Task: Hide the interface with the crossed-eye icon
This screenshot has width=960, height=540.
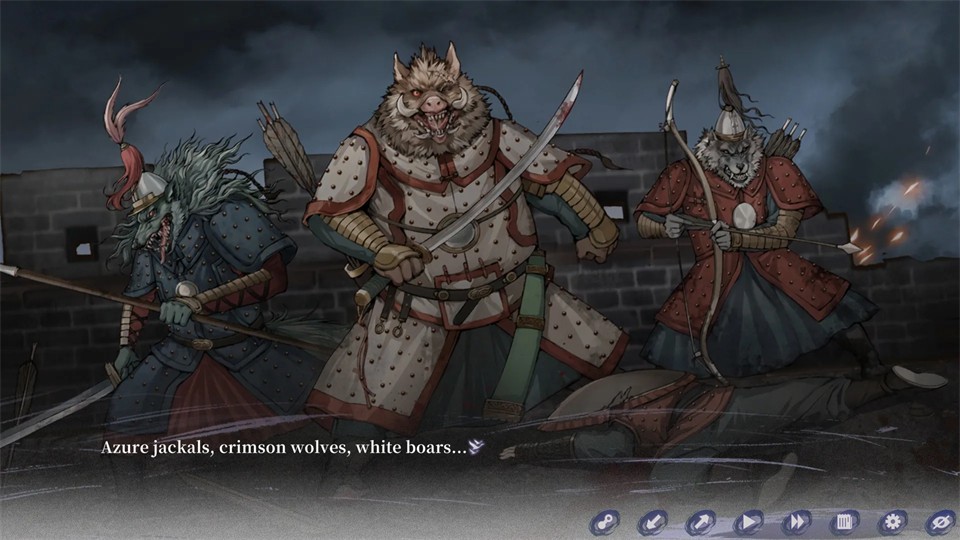Action: [x=940, y=521]
